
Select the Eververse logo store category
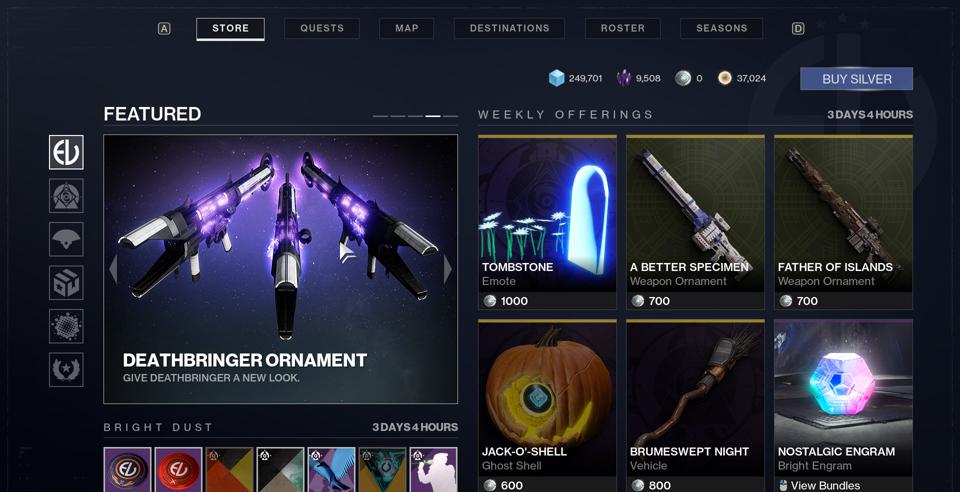pyautogui.click(x=67, y=153)
